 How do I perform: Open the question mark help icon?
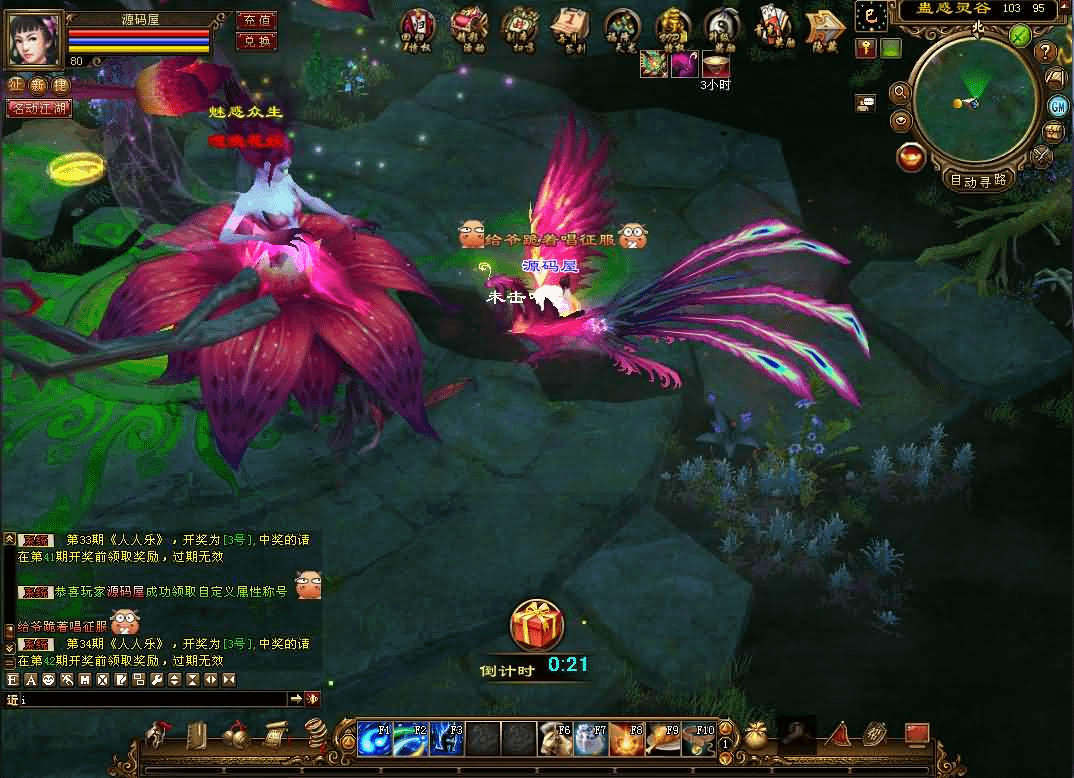1047,52
